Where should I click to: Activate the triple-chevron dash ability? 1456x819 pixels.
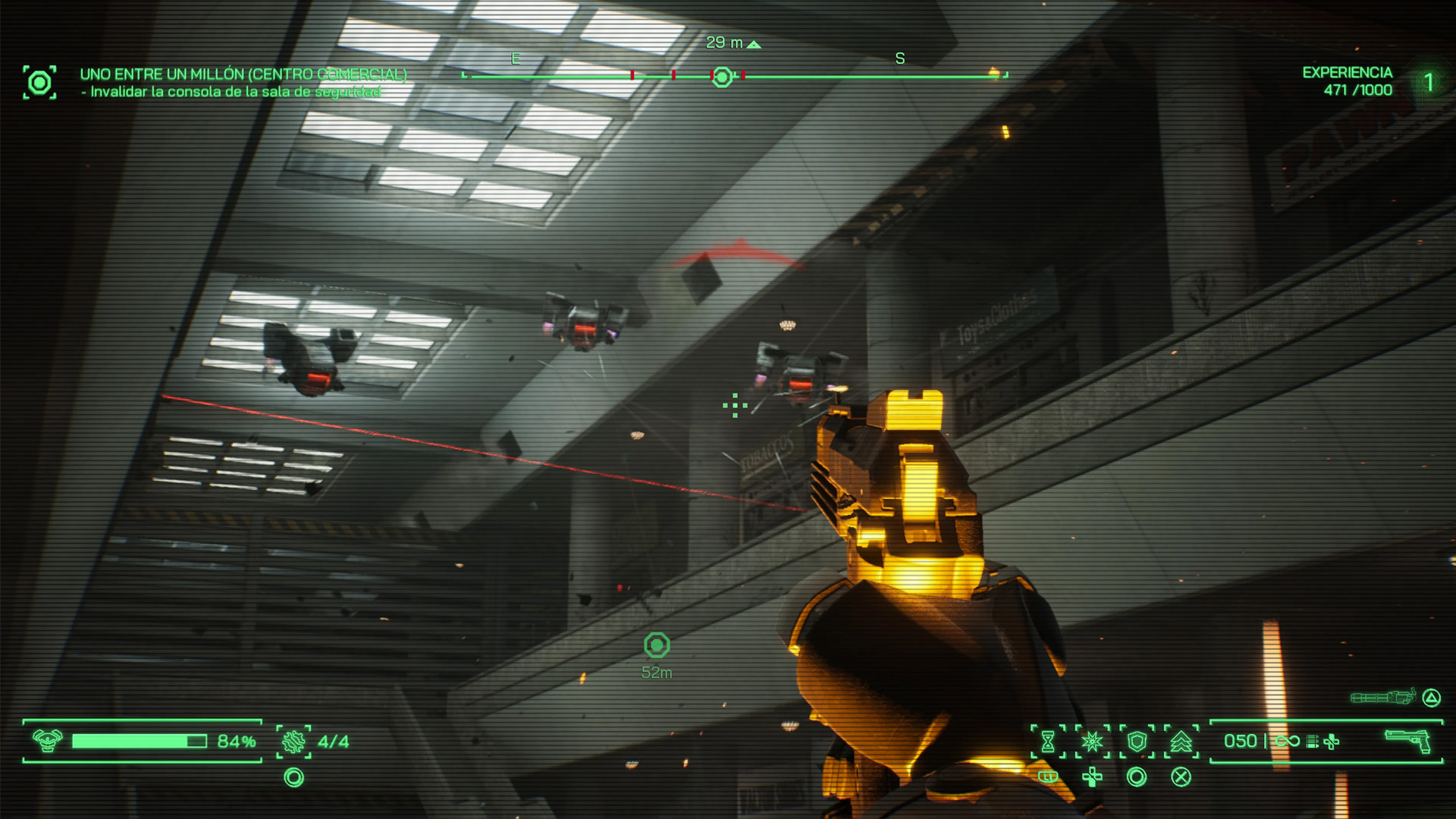click(x=1181, y=741)
